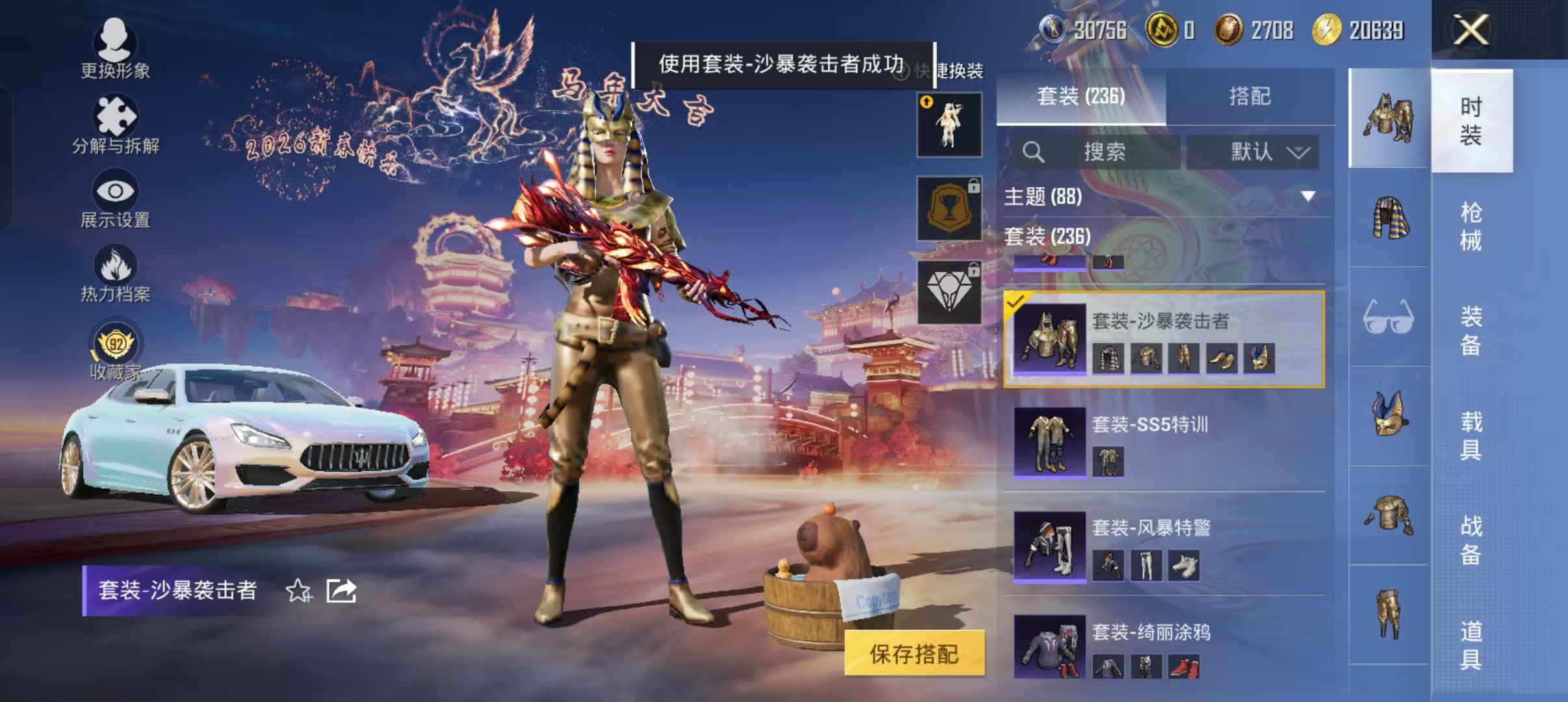Toggle the favorite star for 沙暴袭击者 outfit
The image size is (1568, 702).
click(299, 591)
